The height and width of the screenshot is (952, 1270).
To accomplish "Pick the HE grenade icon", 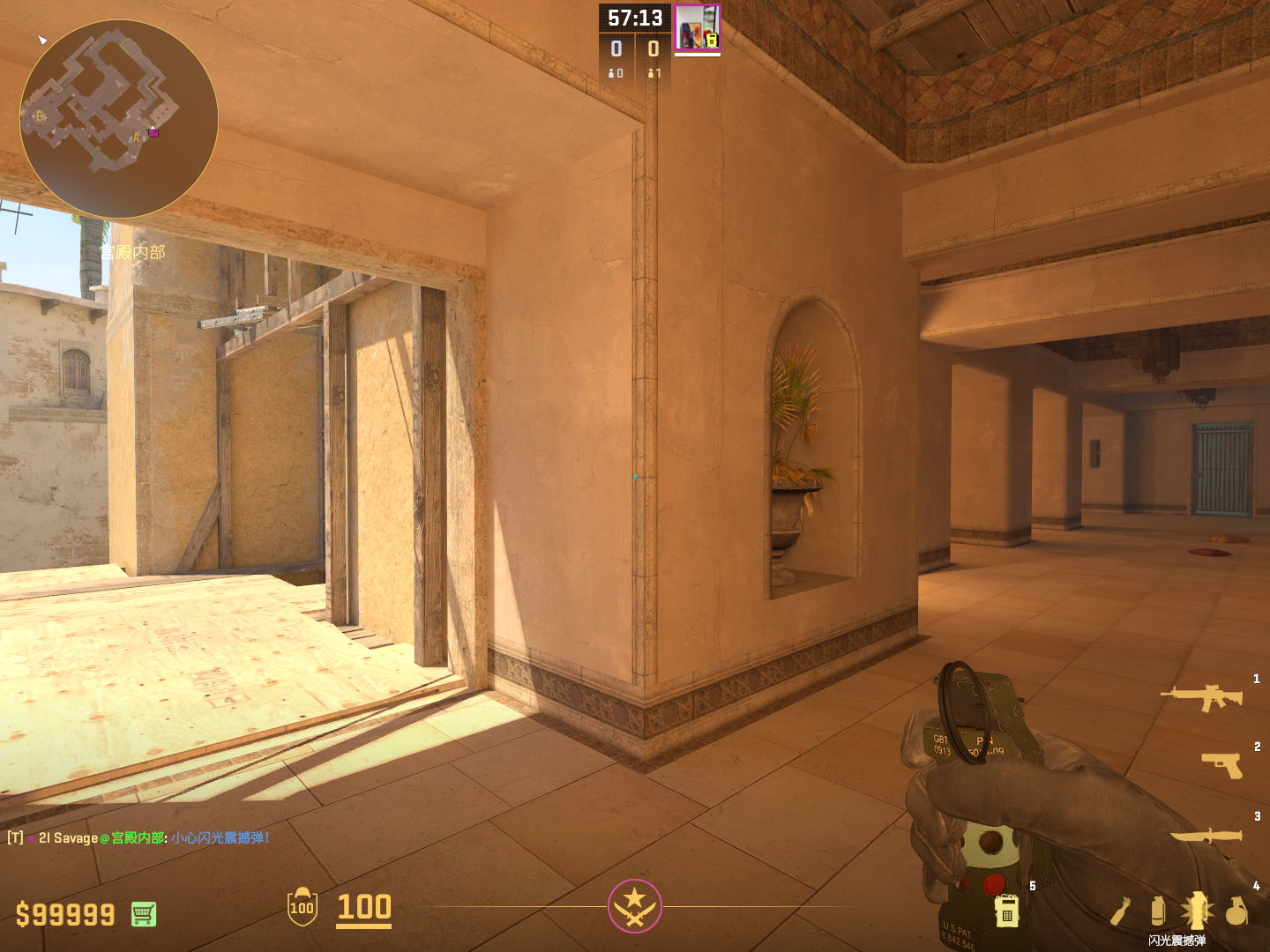I will pos(1237,911).
